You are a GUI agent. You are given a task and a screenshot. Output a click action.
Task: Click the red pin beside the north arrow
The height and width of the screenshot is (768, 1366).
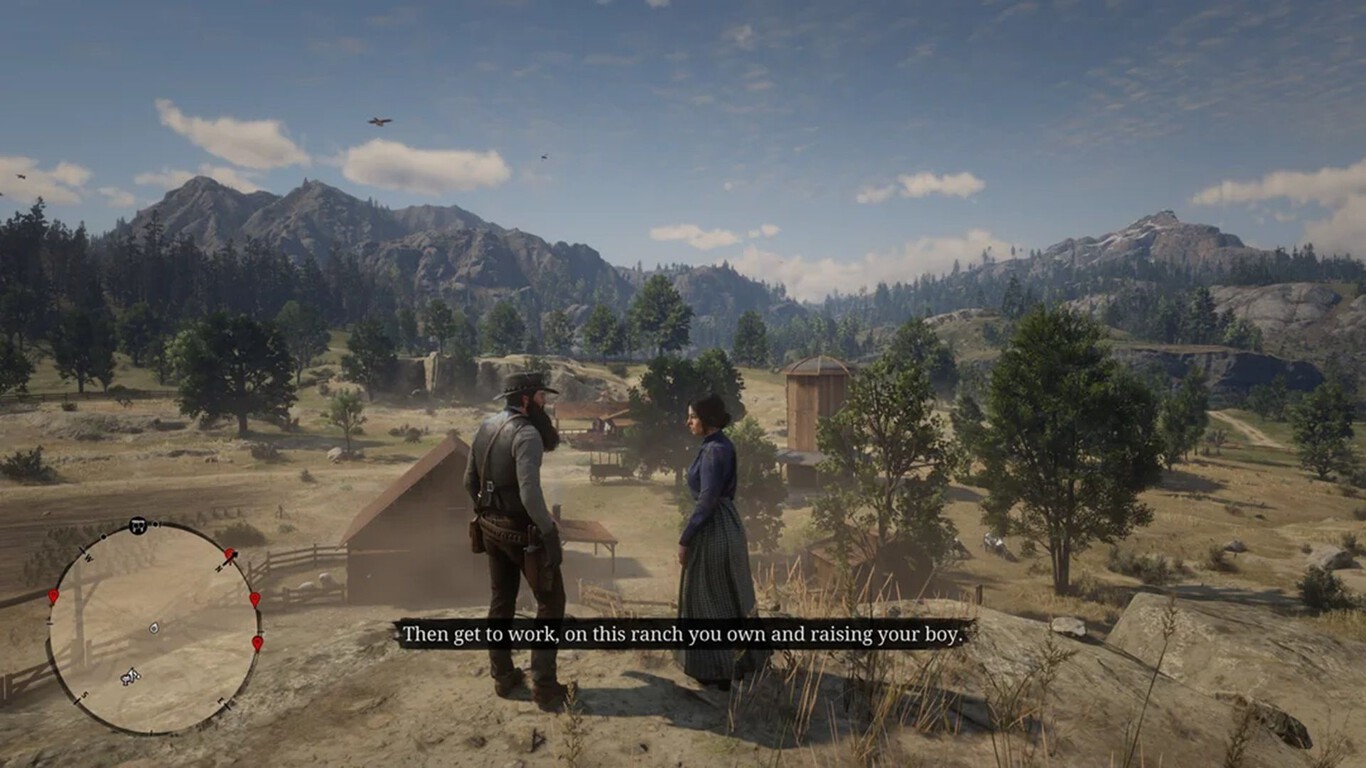[x=229, y=554]
